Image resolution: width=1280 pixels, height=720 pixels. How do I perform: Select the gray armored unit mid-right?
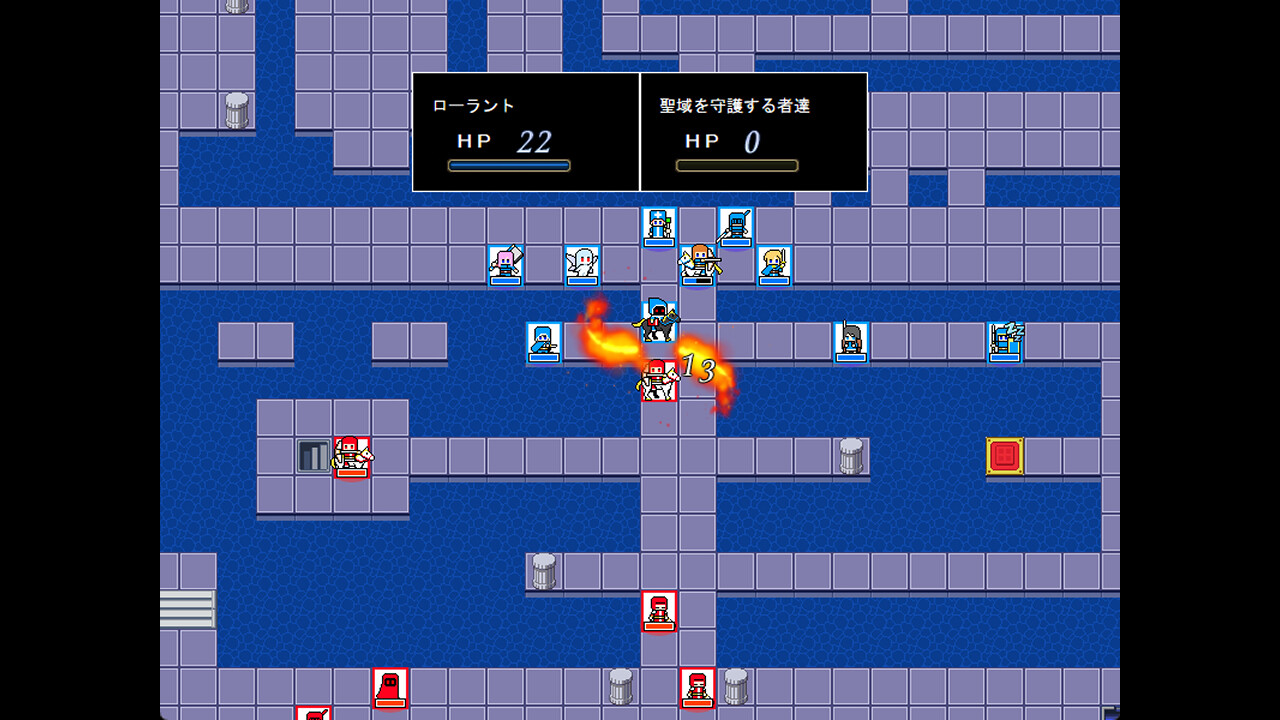point(851,339)
